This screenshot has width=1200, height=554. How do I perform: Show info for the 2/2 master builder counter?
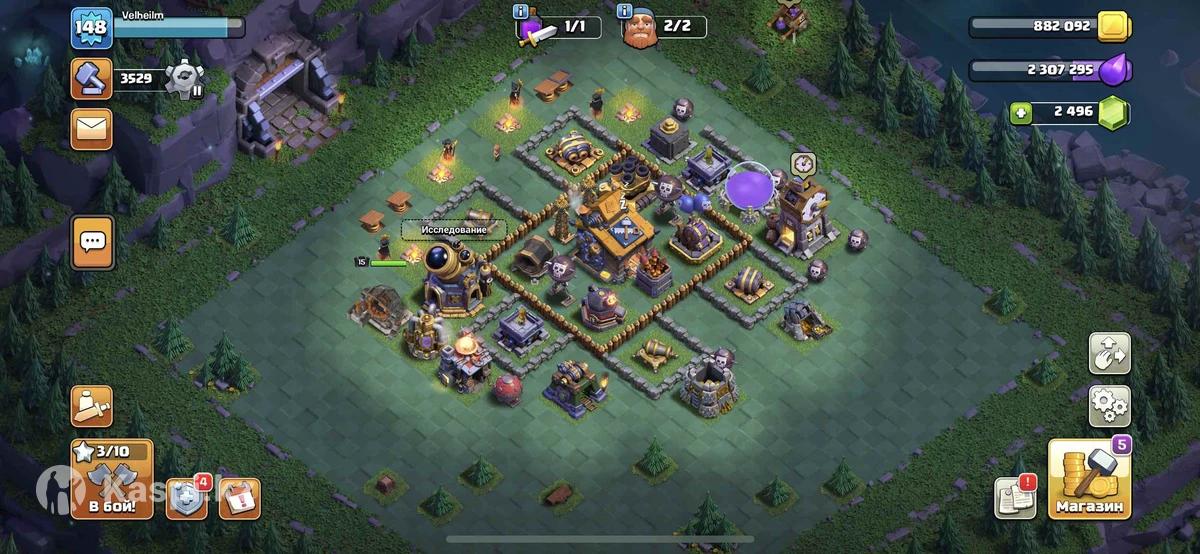(625, 12)
